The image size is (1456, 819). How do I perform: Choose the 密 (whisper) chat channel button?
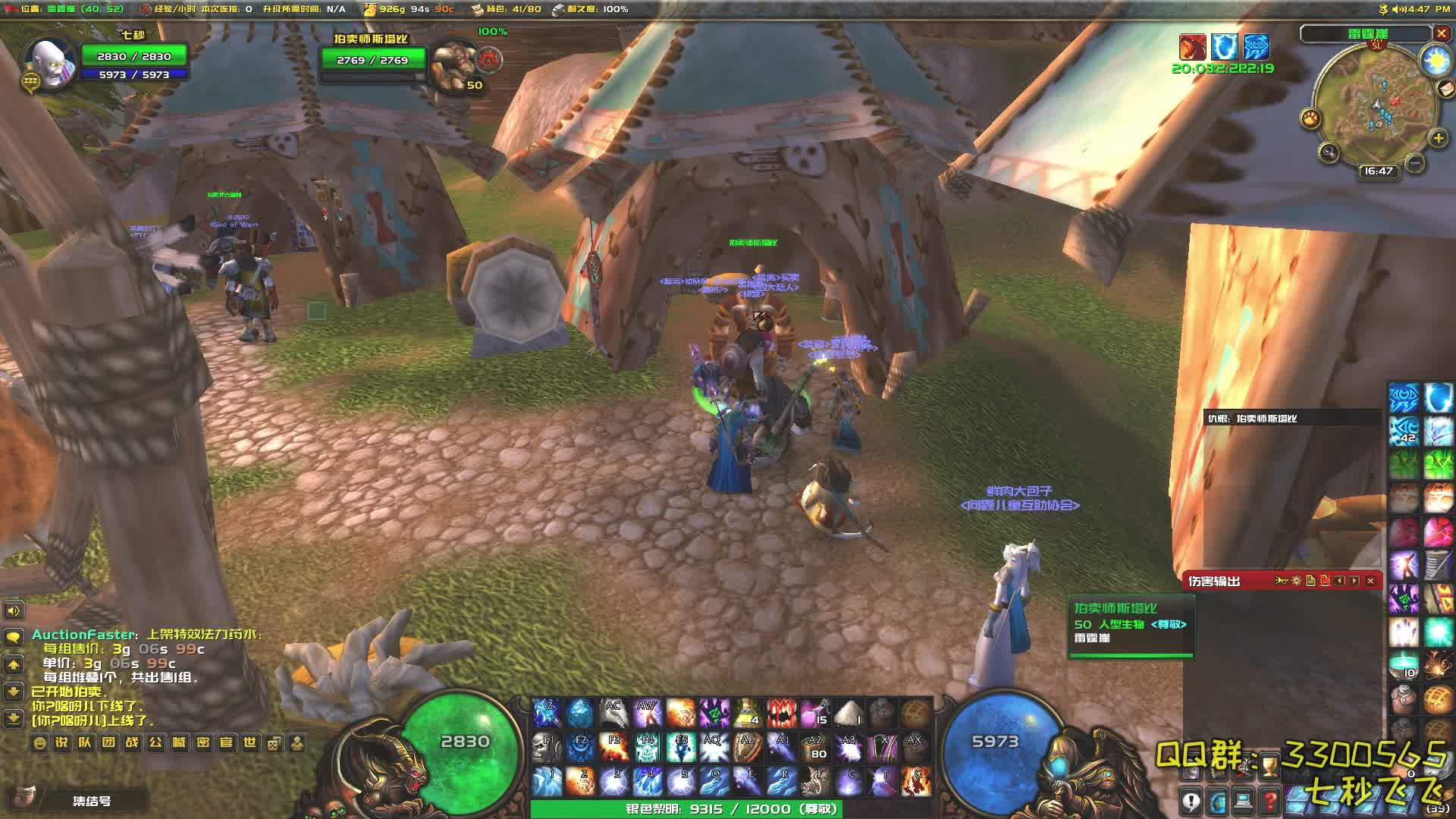(202, 742)
